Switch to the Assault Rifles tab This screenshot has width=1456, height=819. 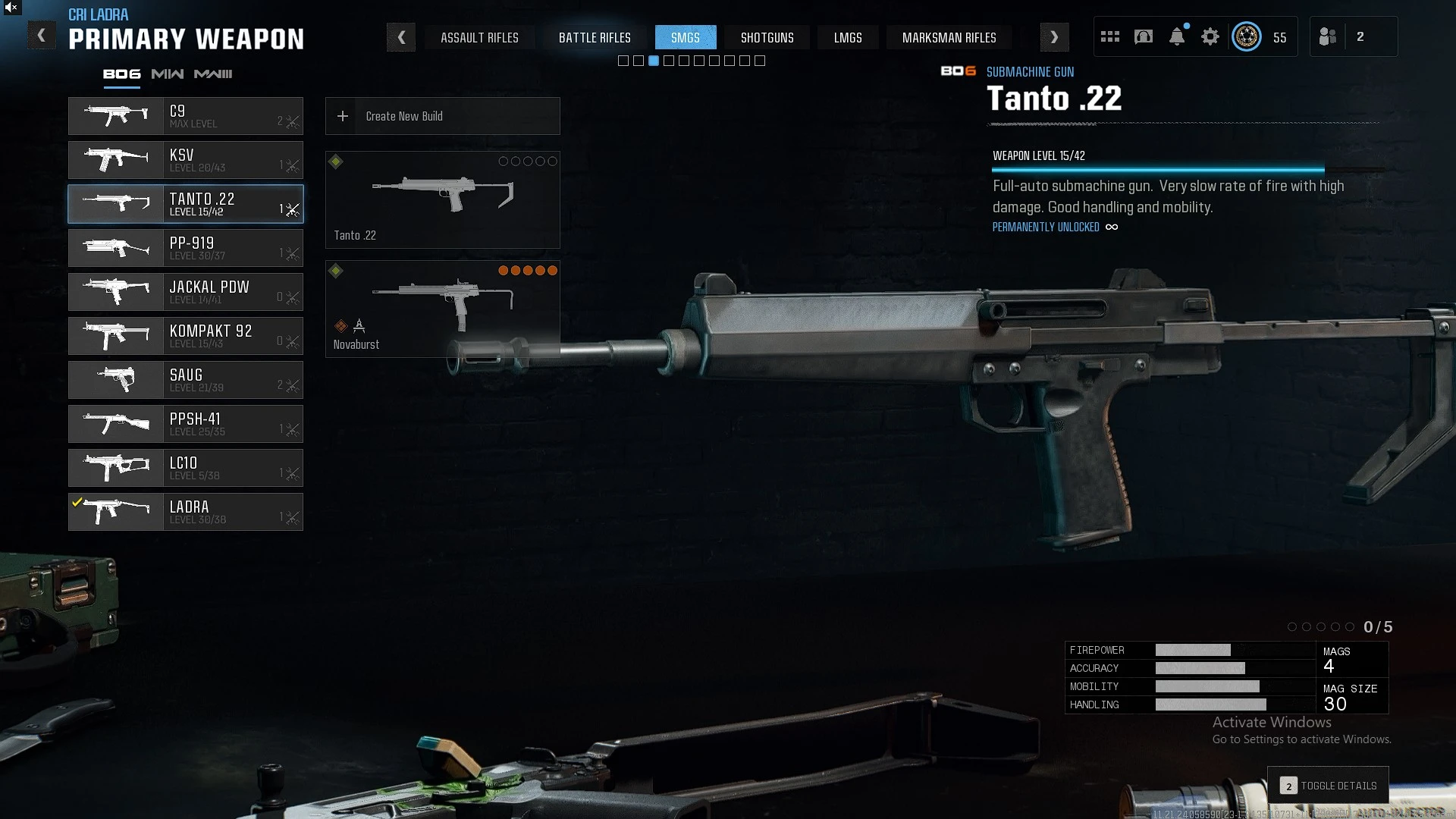(x=479, y=37)
